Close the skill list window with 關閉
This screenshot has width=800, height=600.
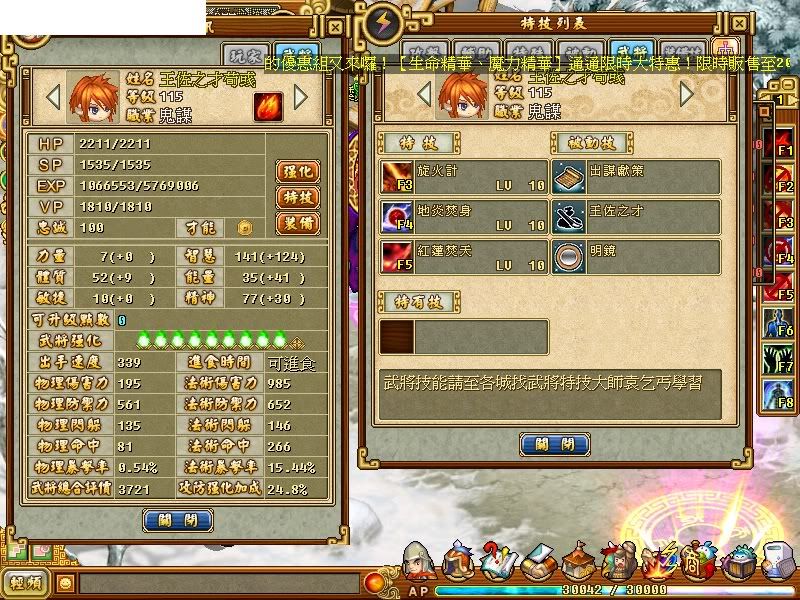pos(555,444)
